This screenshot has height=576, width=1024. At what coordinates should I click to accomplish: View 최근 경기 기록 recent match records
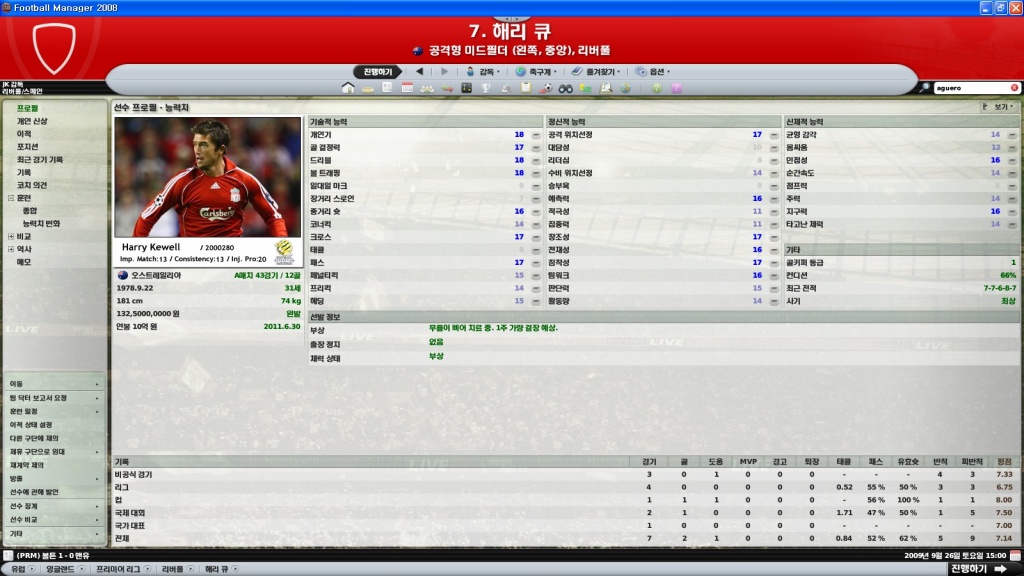click(x=40, y=160)
